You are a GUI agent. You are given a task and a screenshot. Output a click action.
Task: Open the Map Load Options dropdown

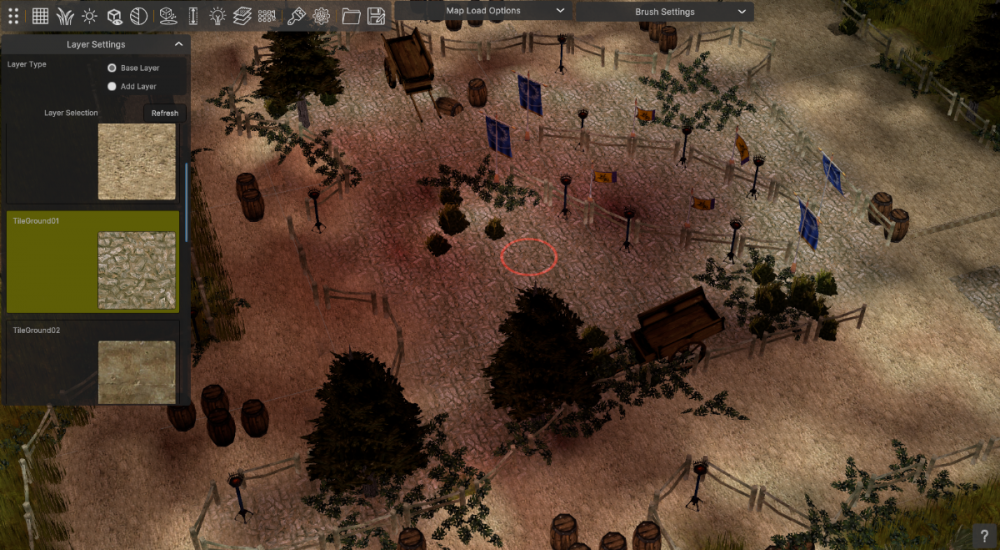(482, 11)
